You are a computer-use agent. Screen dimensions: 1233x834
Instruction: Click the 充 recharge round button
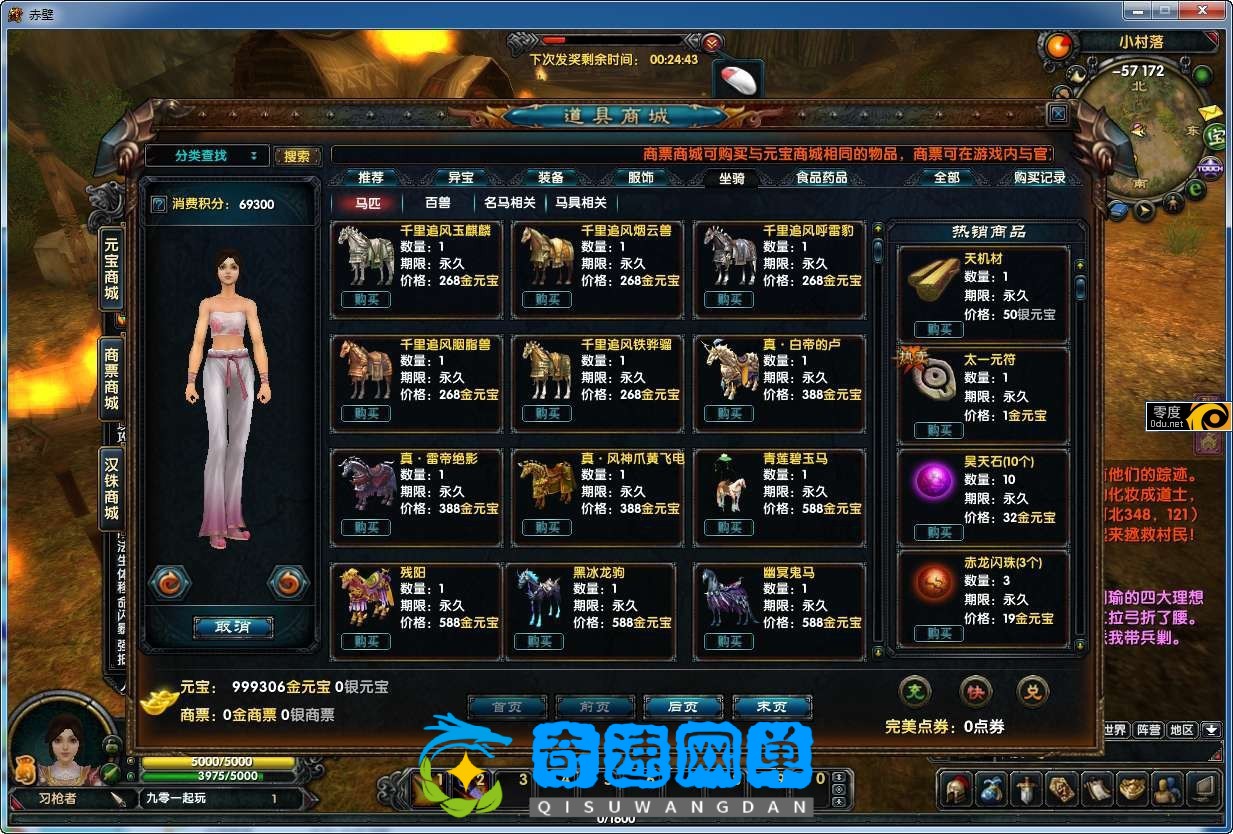tap(915, 691)
